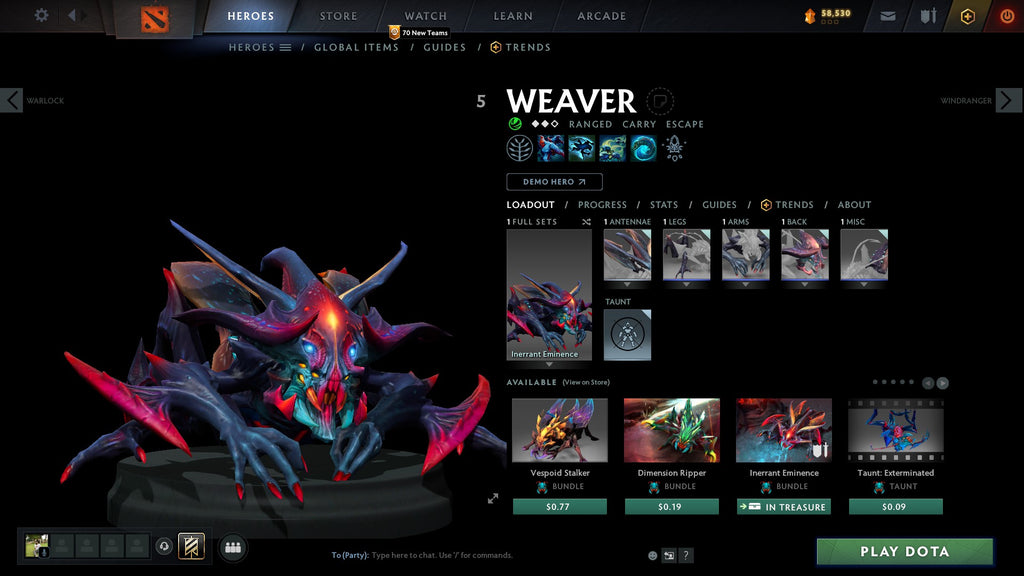1024x576 pixels.
Task: Switch to the Watch tab
Action: pyautogui.click(x=425, y=16)
